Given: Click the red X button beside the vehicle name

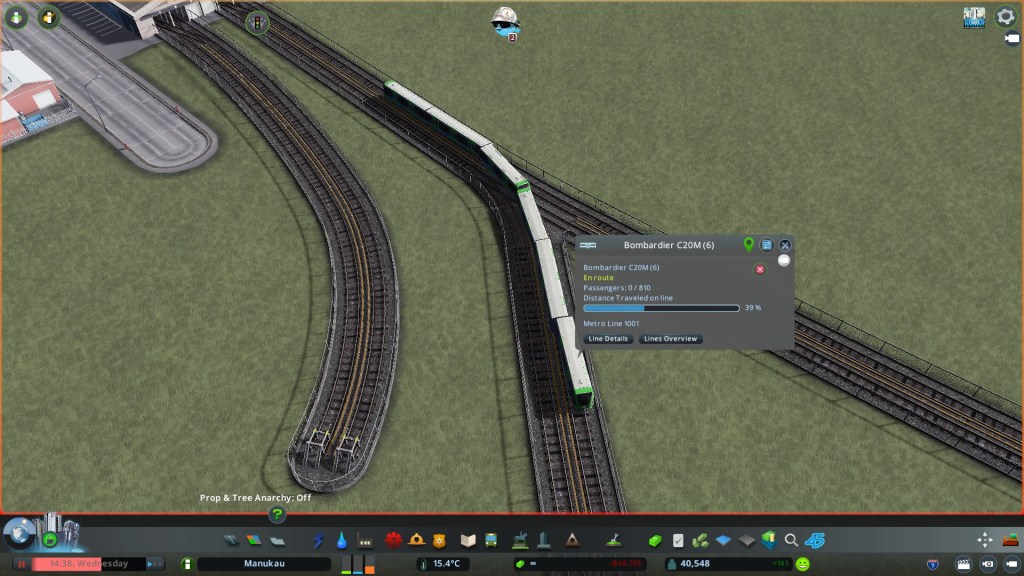Looking at the screenshot, I should pyautogui.click(x=760, y=270).
